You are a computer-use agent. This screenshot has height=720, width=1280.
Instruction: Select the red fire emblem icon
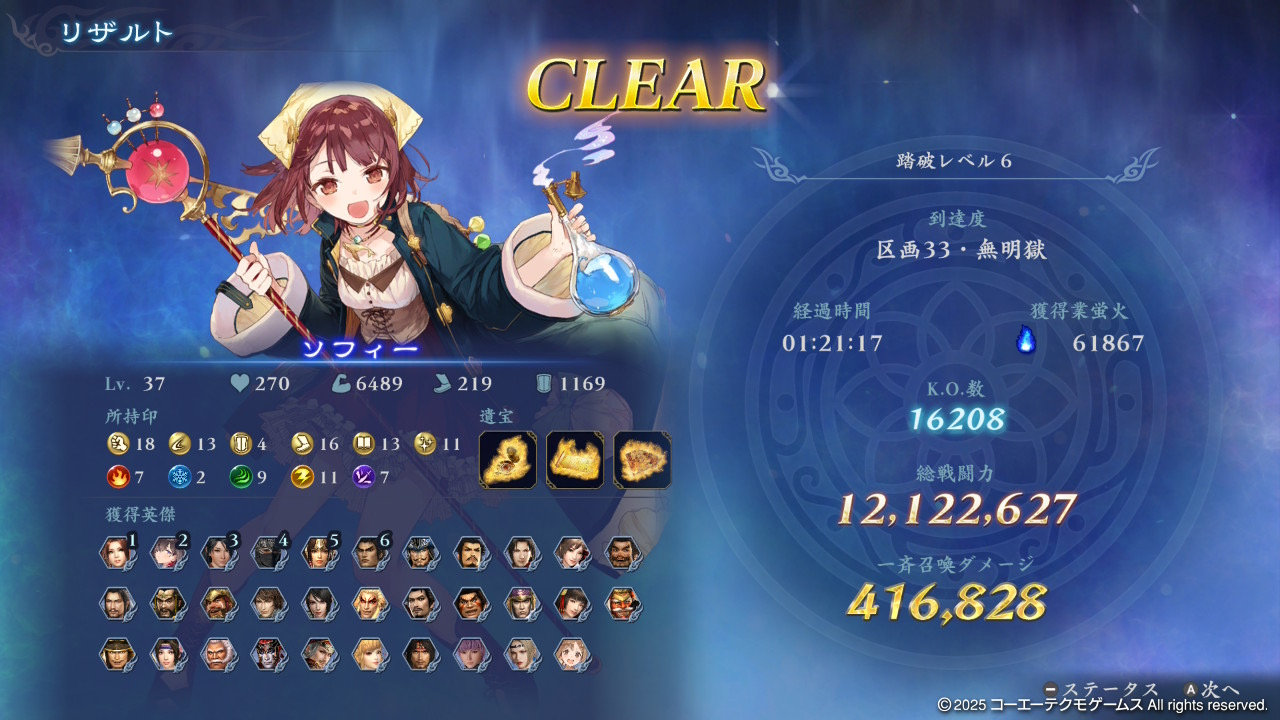coord(118,477)
